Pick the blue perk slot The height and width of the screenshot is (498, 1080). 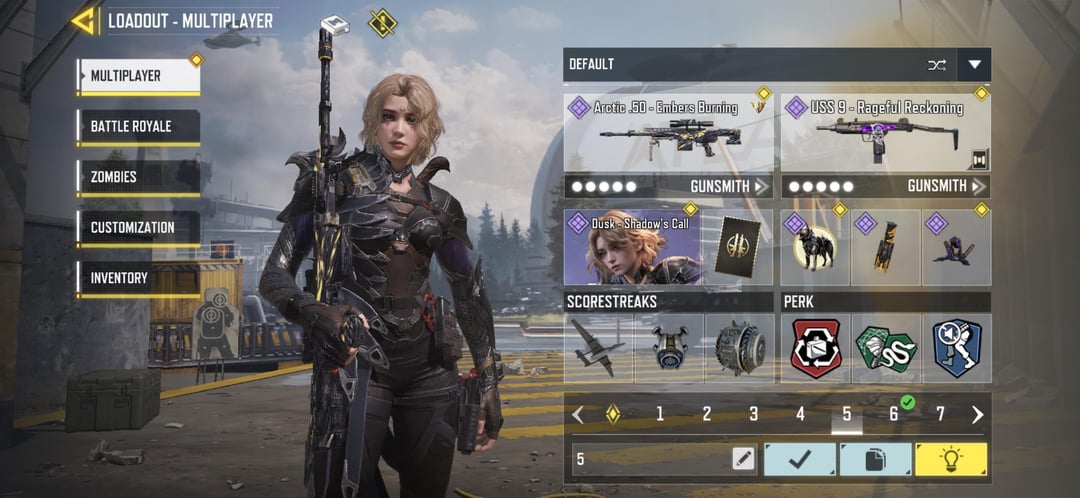[957, 348]
